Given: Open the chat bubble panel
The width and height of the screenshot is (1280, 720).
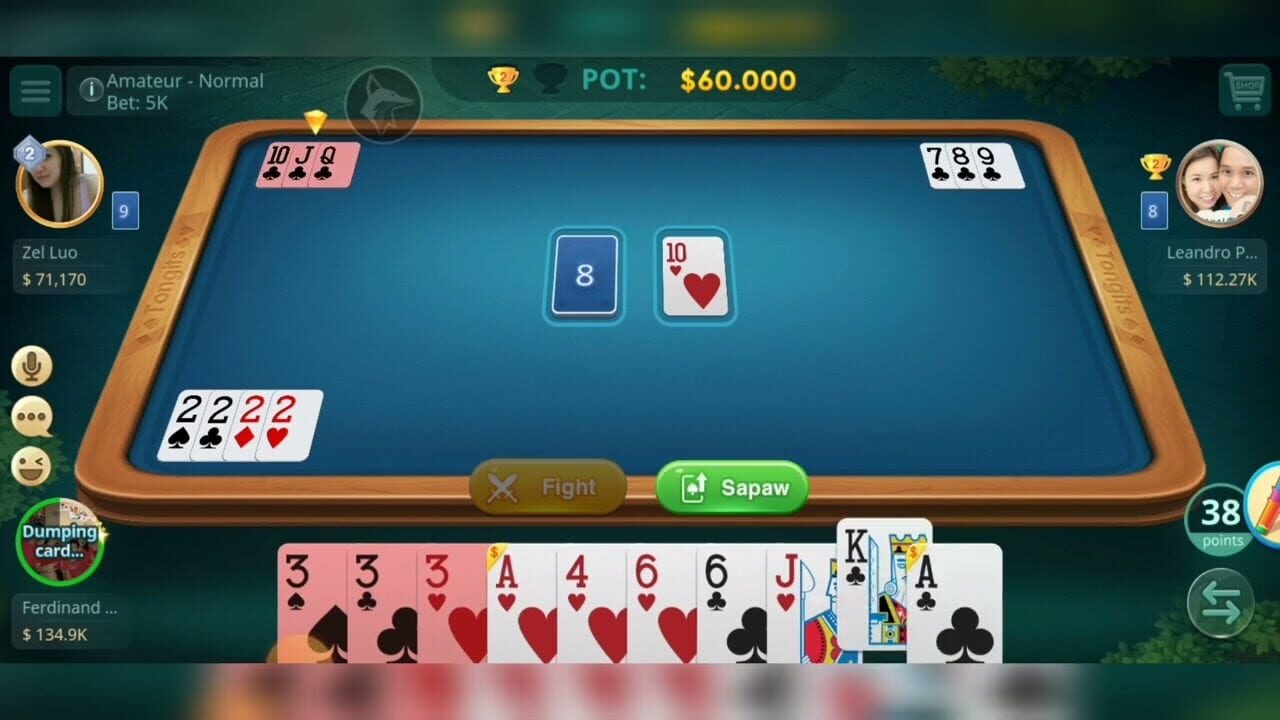Looking at the screenshot, I should point(33,420).
